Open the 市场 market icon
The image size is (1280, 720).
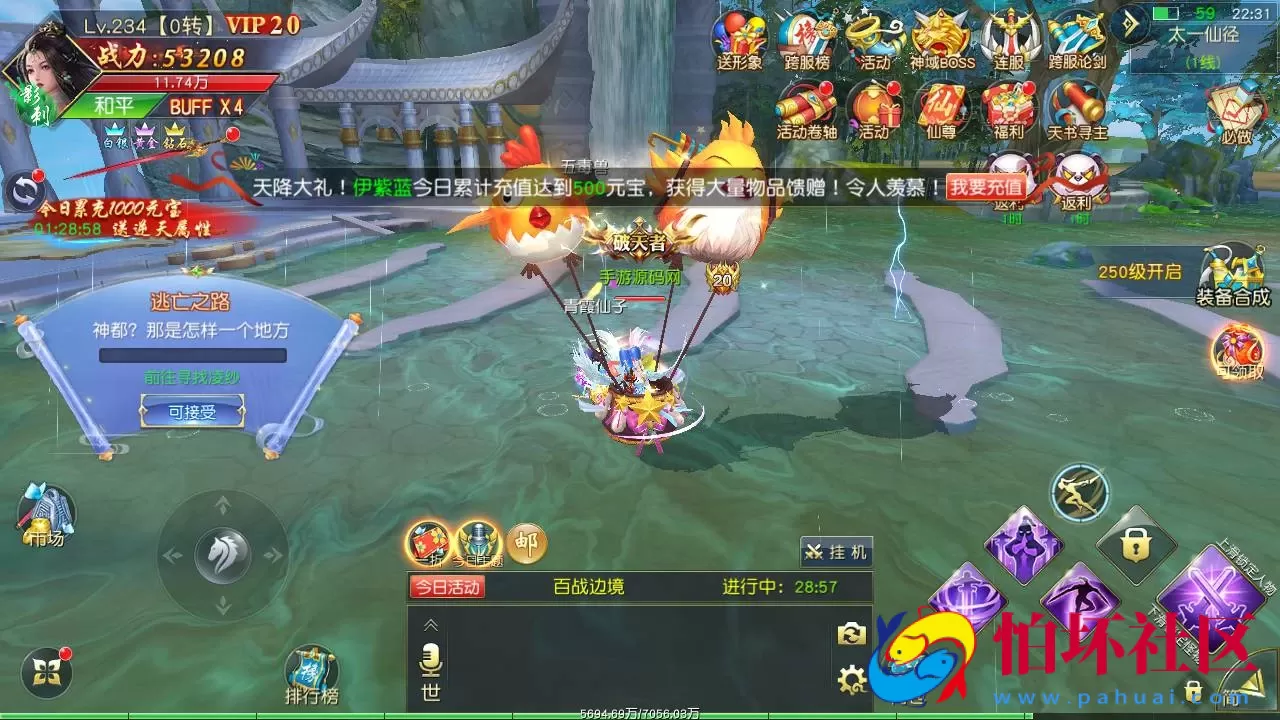(44, 515)
